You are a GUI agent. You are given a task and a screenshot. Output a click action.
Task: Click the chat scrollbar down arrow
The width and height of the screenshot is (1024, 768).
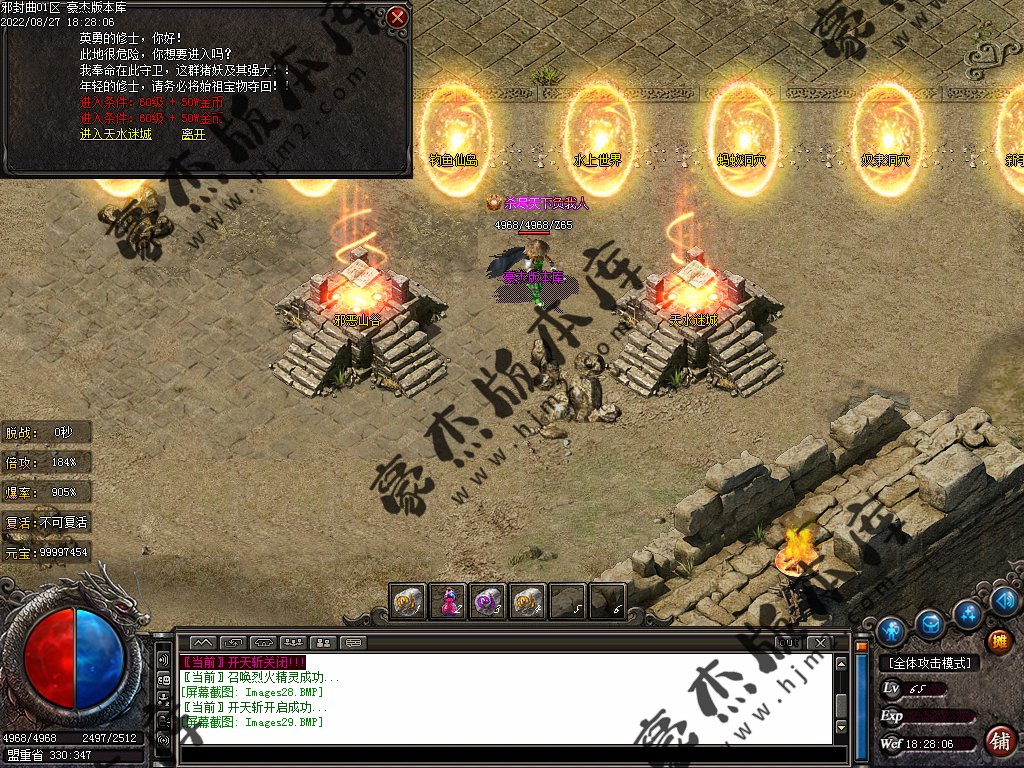pyautogui.click(x=842, y=737)
